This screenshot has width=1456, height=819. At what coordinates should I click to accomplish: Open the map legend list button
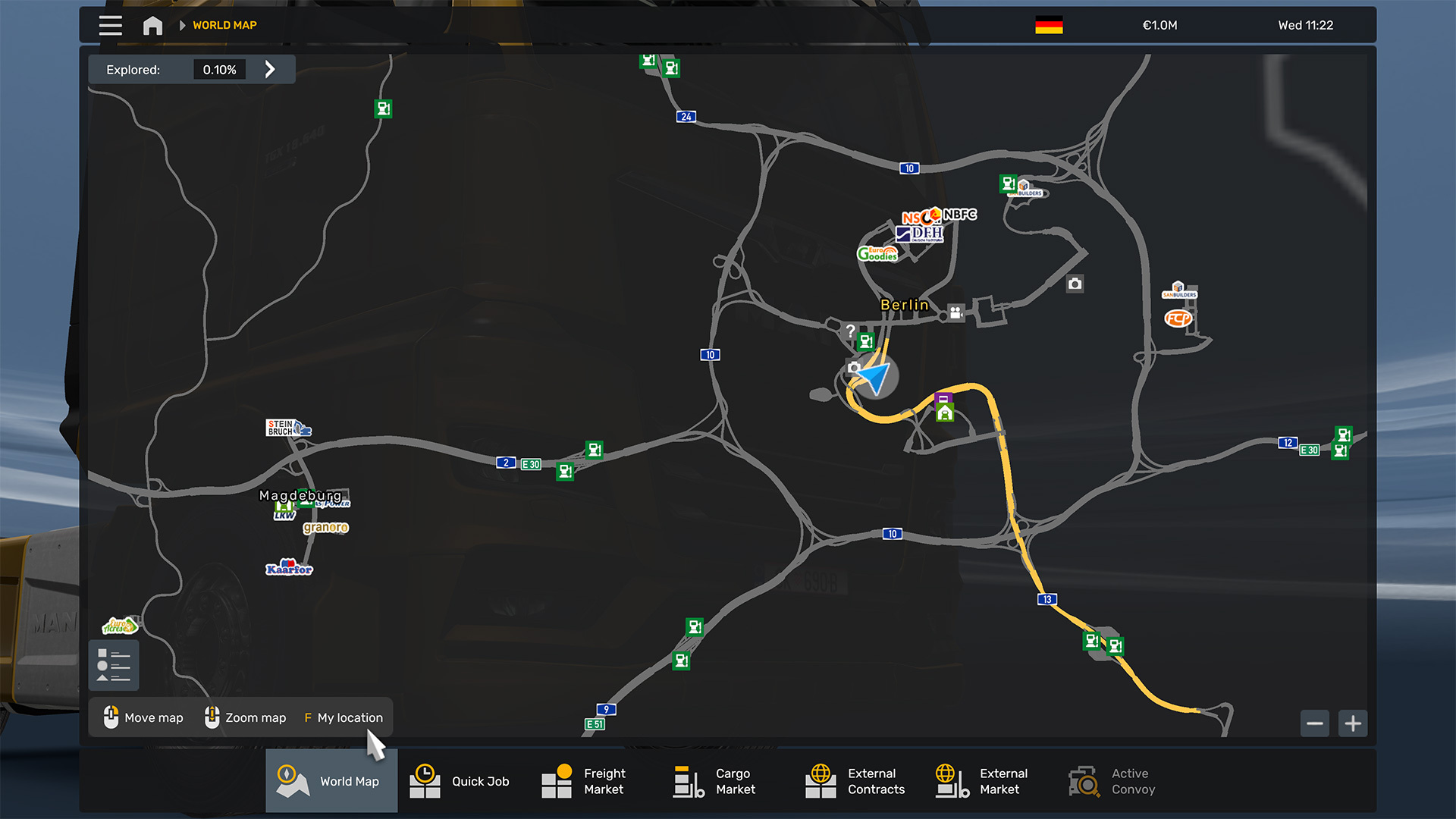(114, 665)
